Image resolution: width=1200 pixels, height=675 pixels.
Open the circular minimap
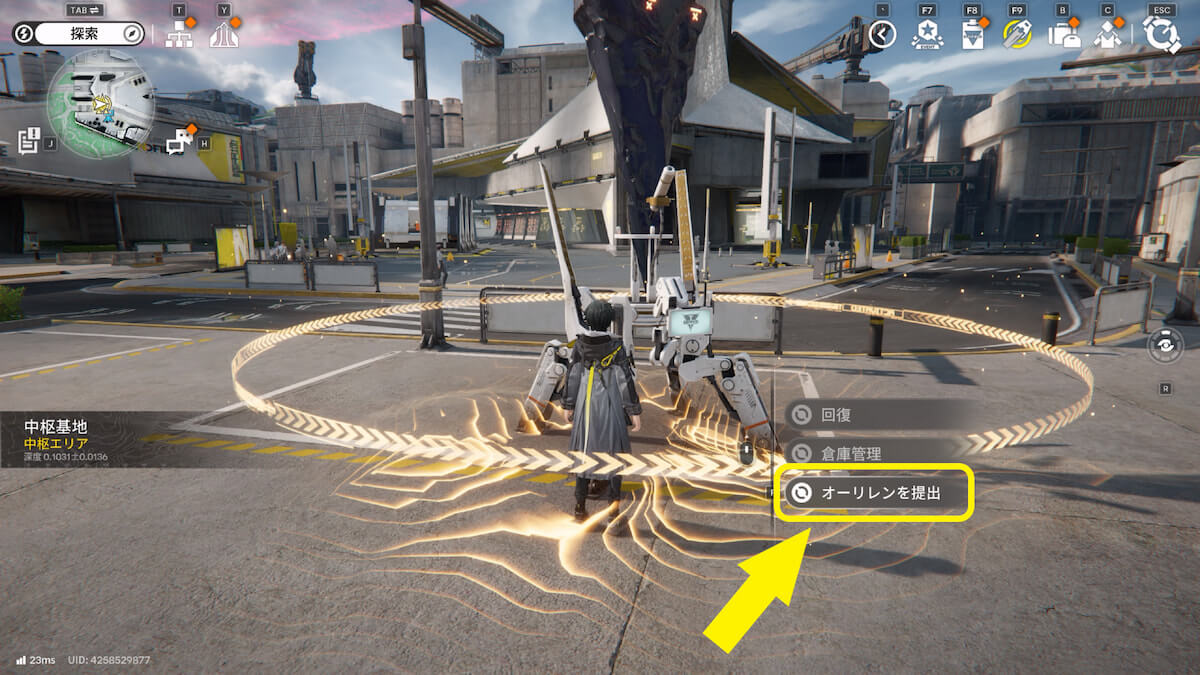[x=100, y=104]
